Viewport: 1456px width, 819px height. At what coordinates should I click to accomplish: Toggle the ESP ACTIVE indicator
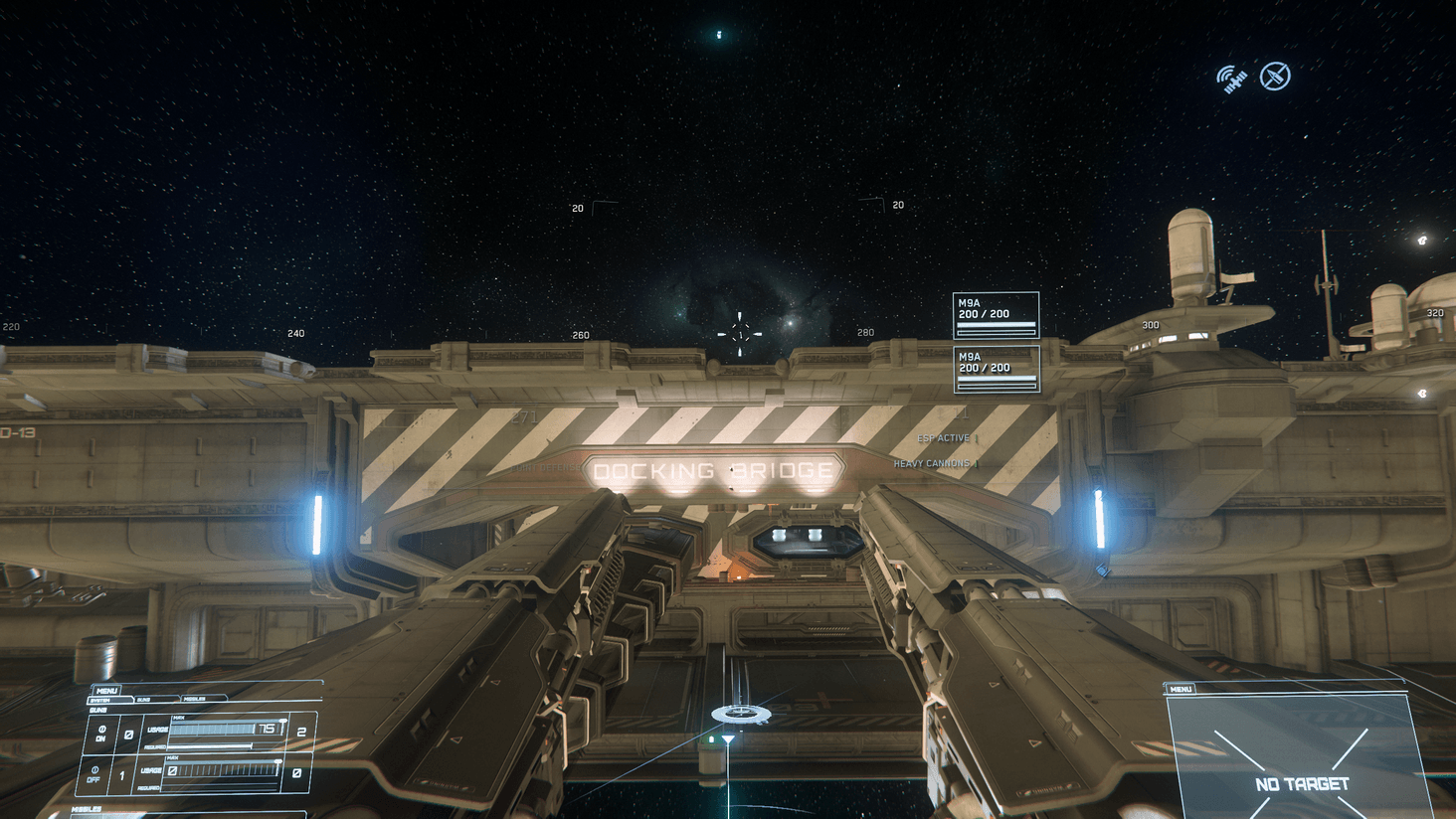[x=943, y=437]
